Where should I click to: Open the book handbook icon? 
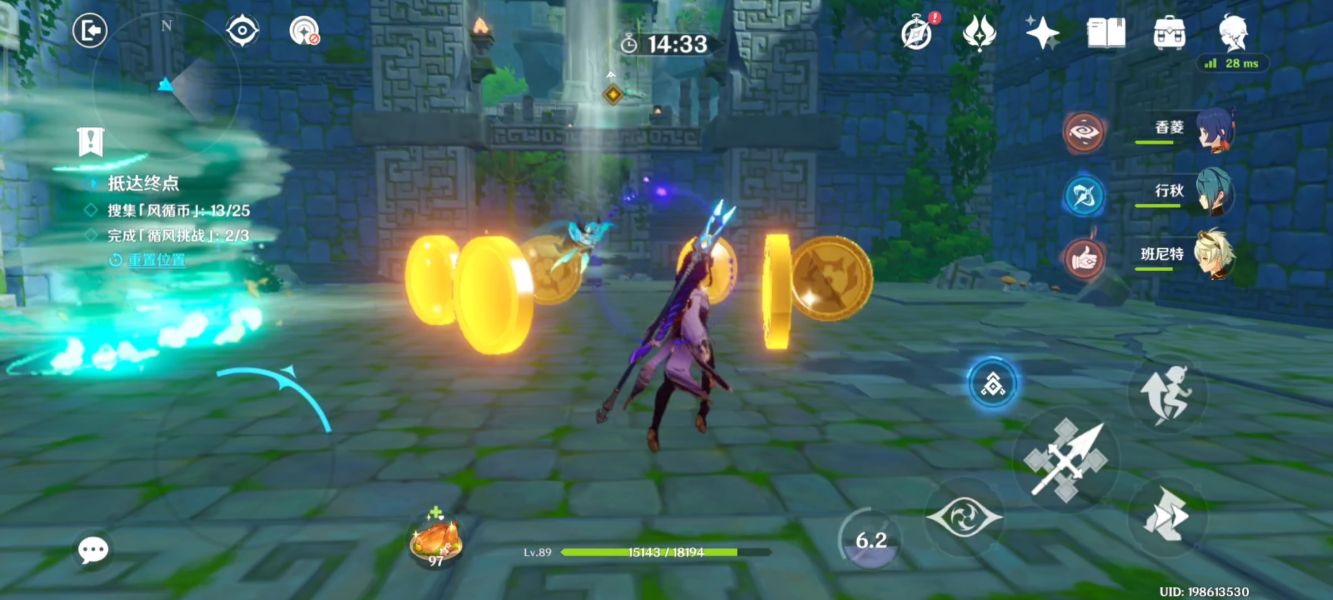click(1106, 32)
